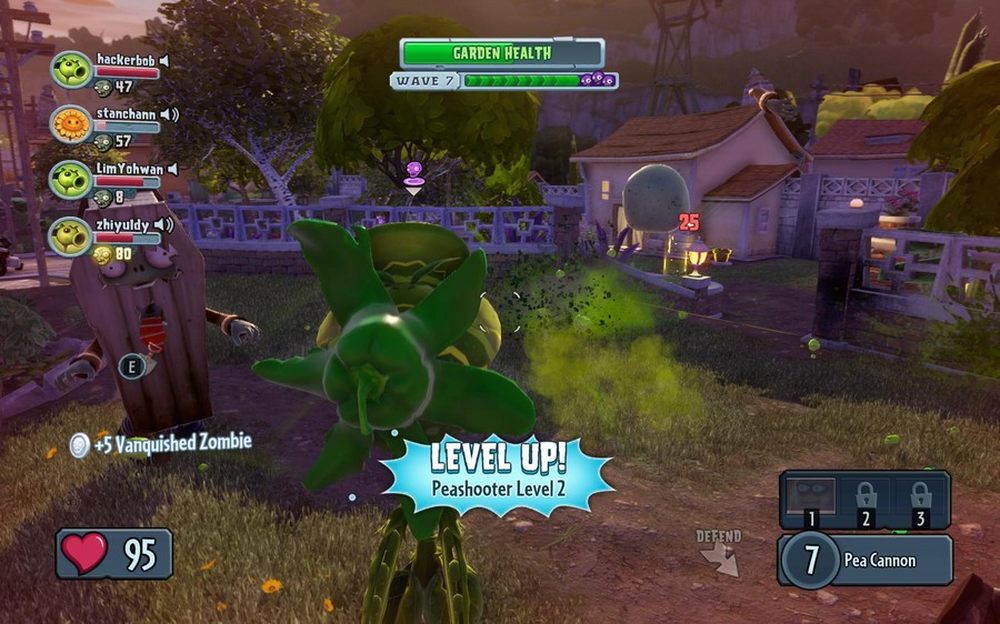Click zhiyuldy's player portrait
The width and height of the screenshot is (1000, 624).
[71, 236]
